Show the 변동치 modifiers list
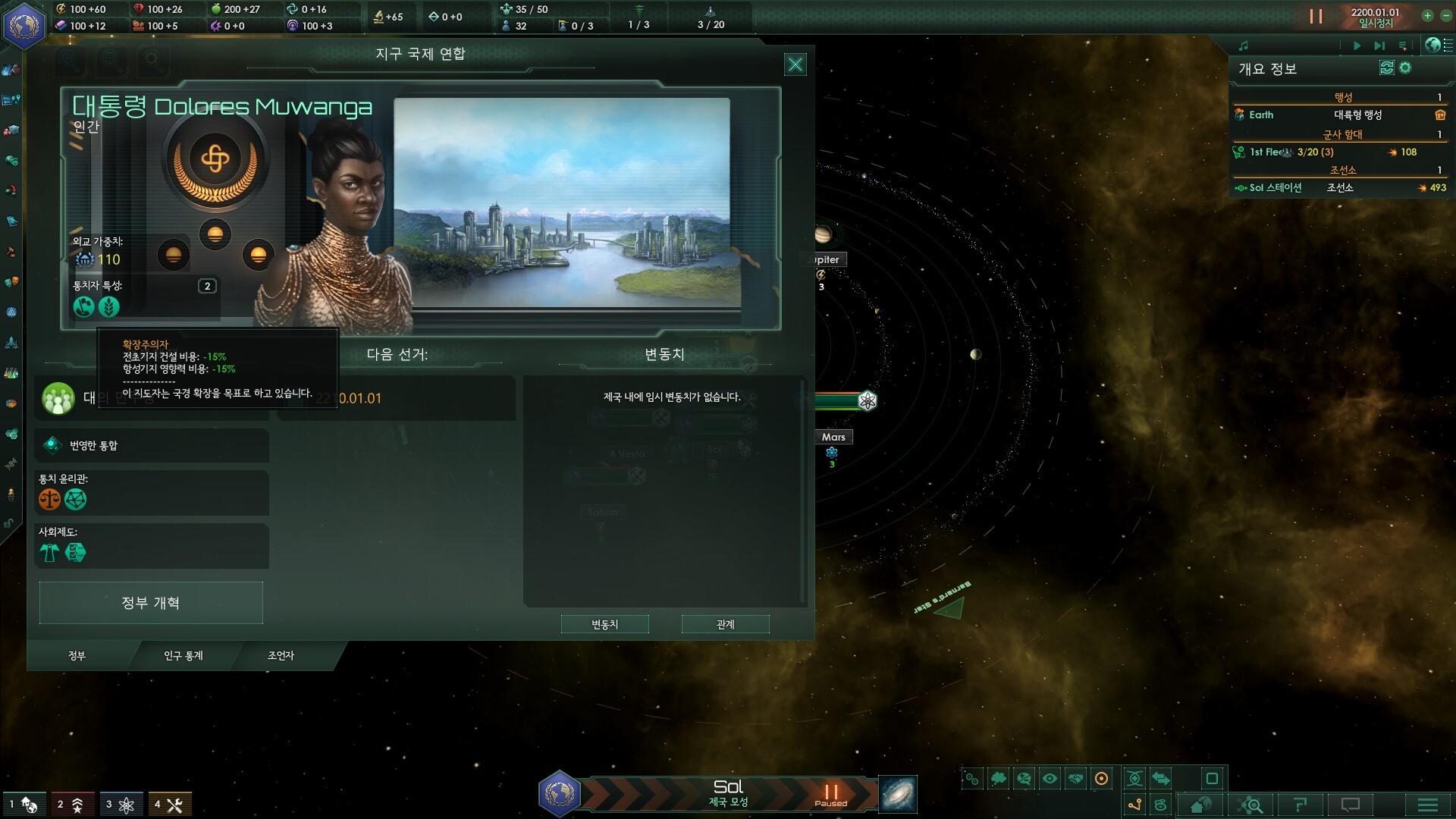Viewport: 1456px width, 819px height. coord(604,624)
